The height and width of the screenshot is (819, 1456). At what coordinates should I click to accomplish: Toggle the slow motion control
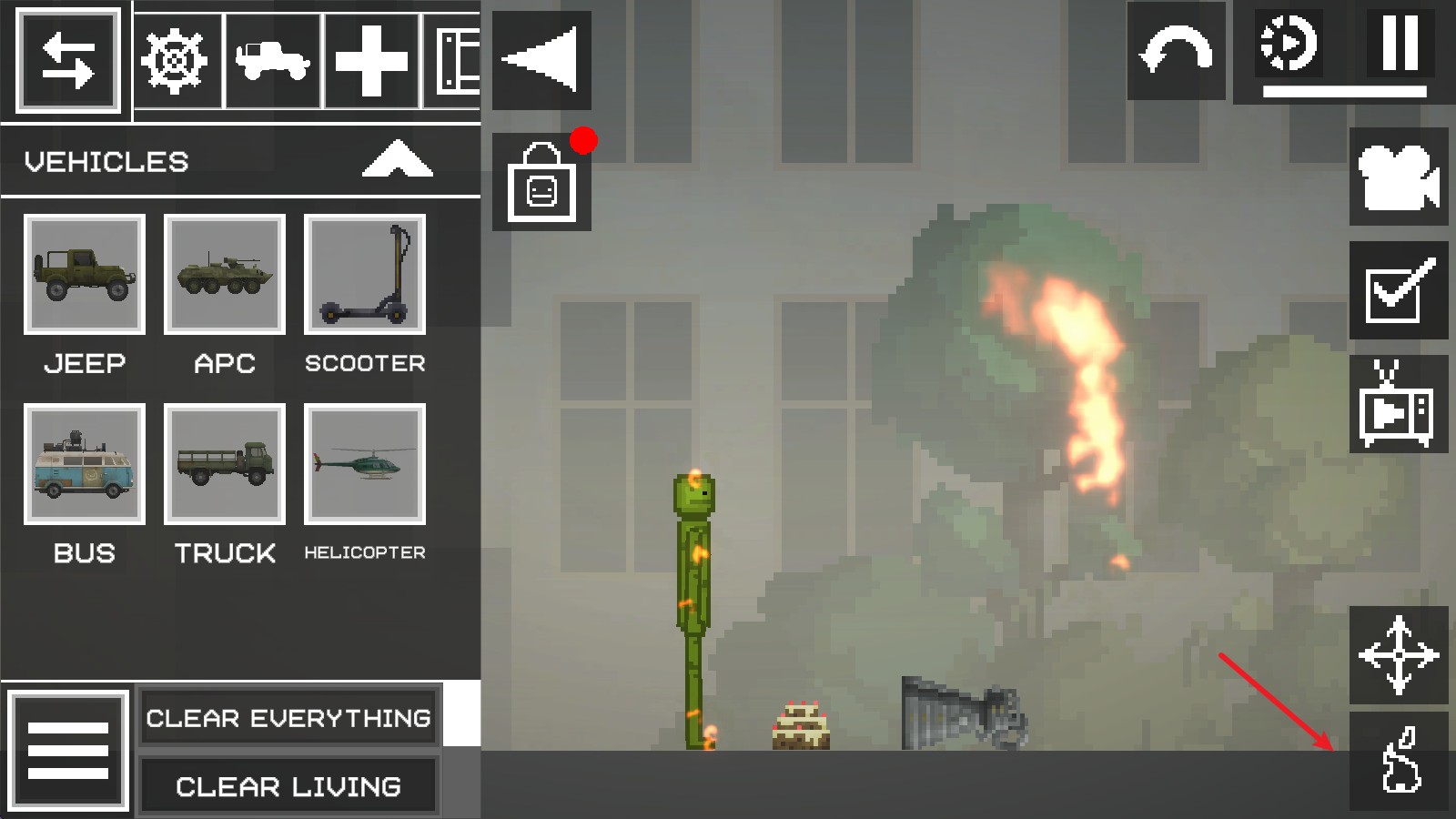[1288, 44]
